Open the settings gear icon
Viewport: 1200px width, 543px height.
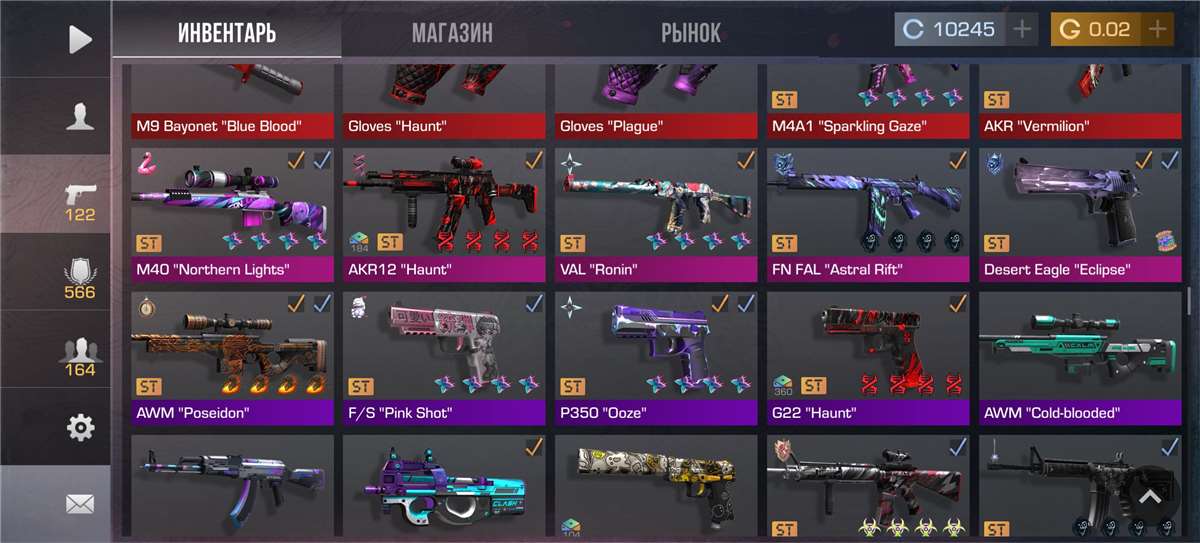point(79,428)
